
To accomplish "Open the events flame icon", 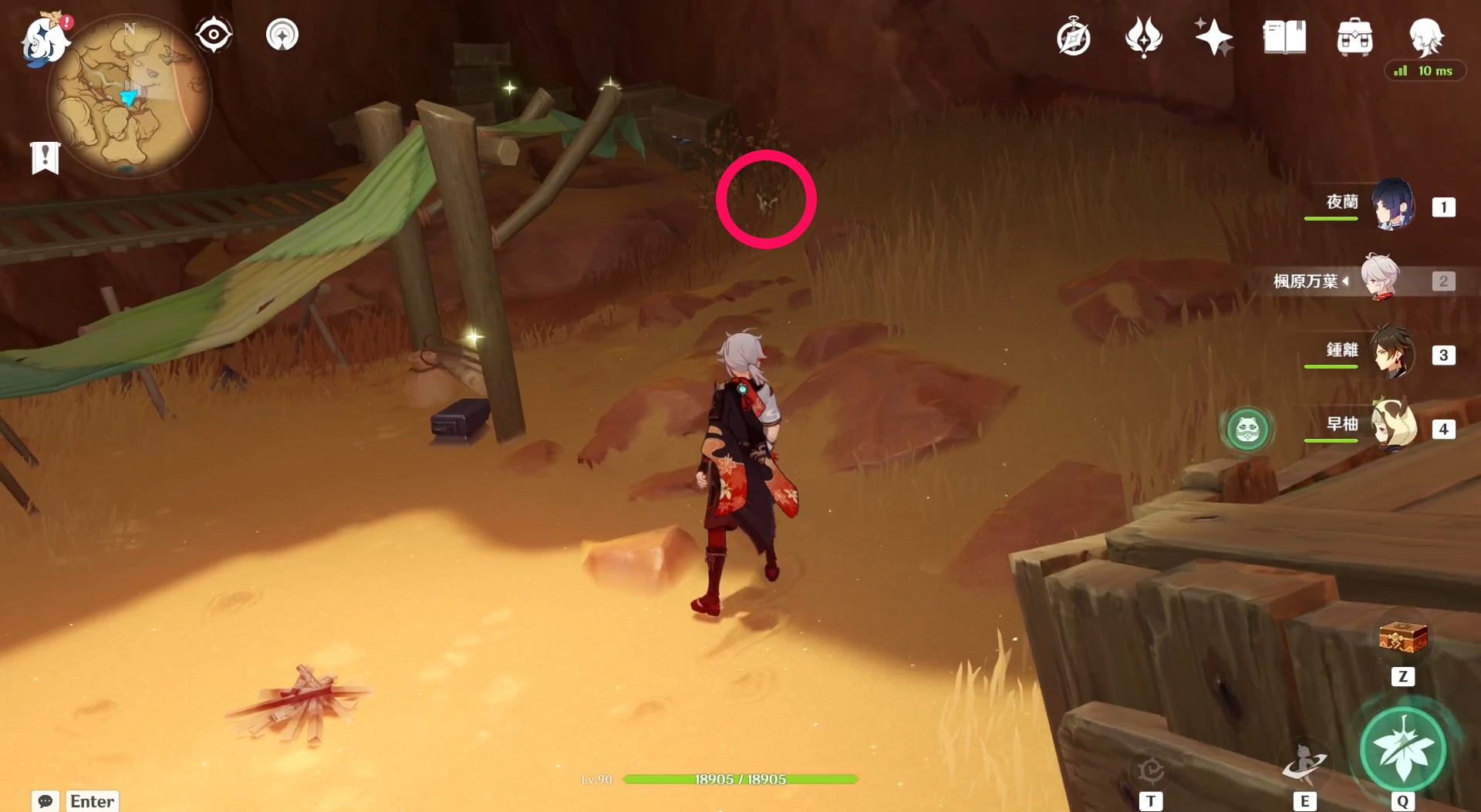I will click(1143, 37).
